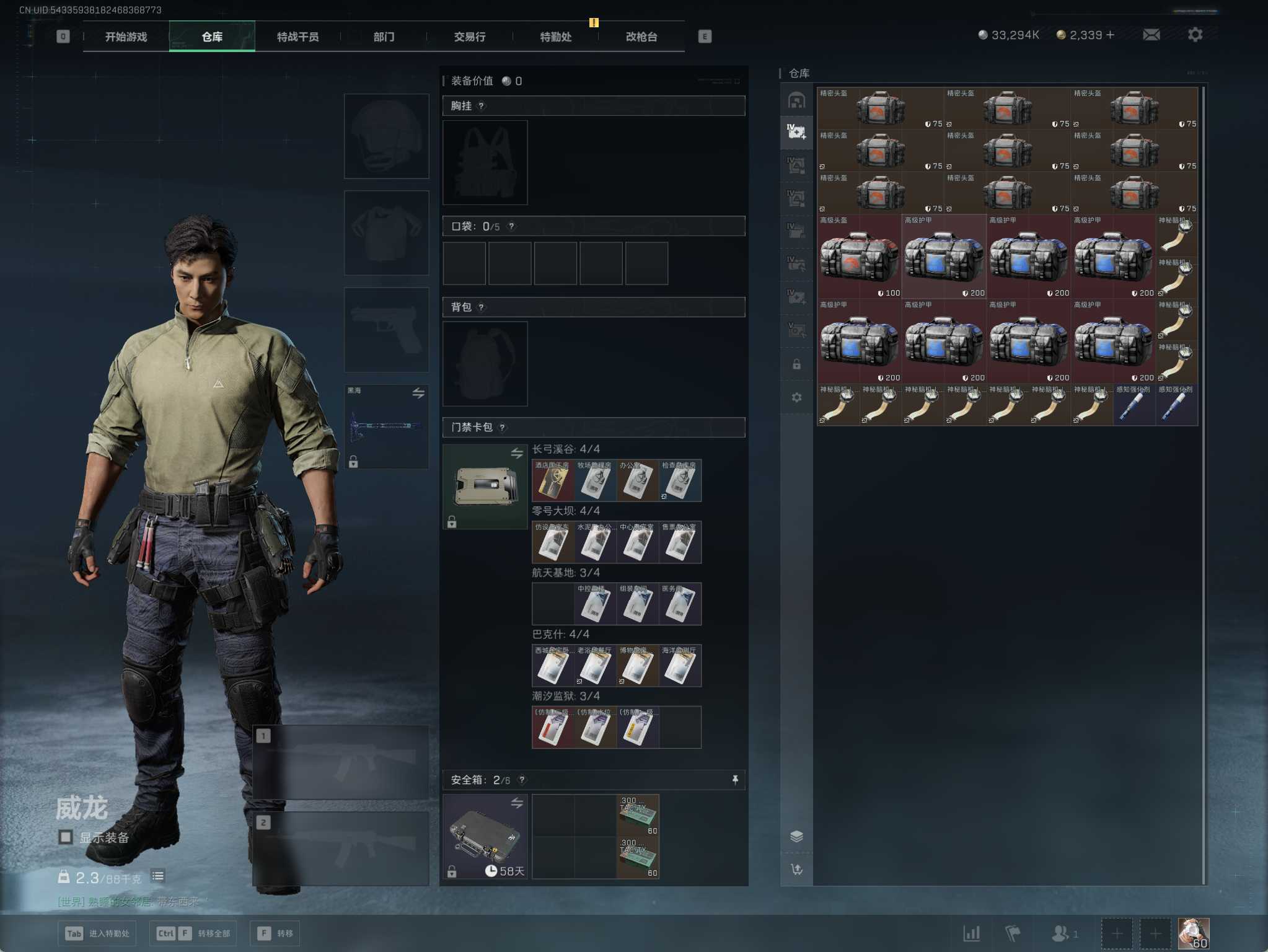The width and height of the screenshot is (1268, 952).
Task: Select the 特勤处 tab
Action: pyautogui.click(x=555, y=37)
